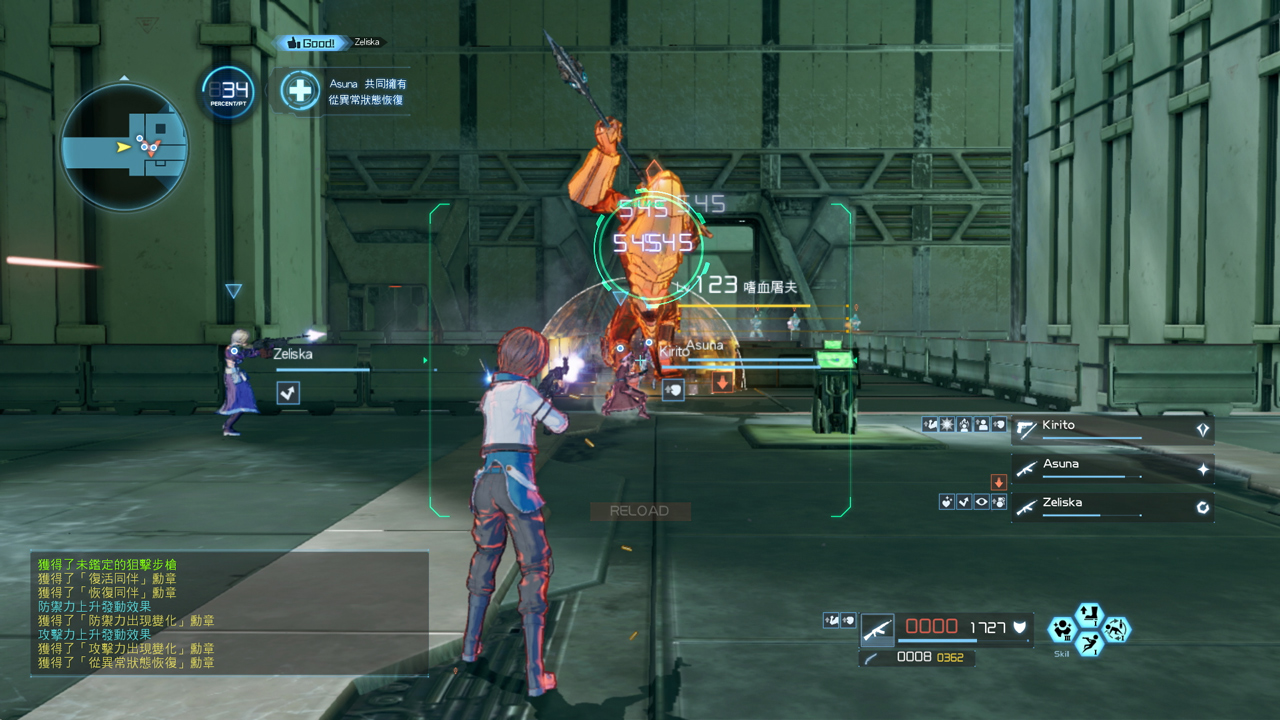Open the circular minimap
This screenshot has height=720, width=1280.
pyautogui.click(x=124, y=146)
